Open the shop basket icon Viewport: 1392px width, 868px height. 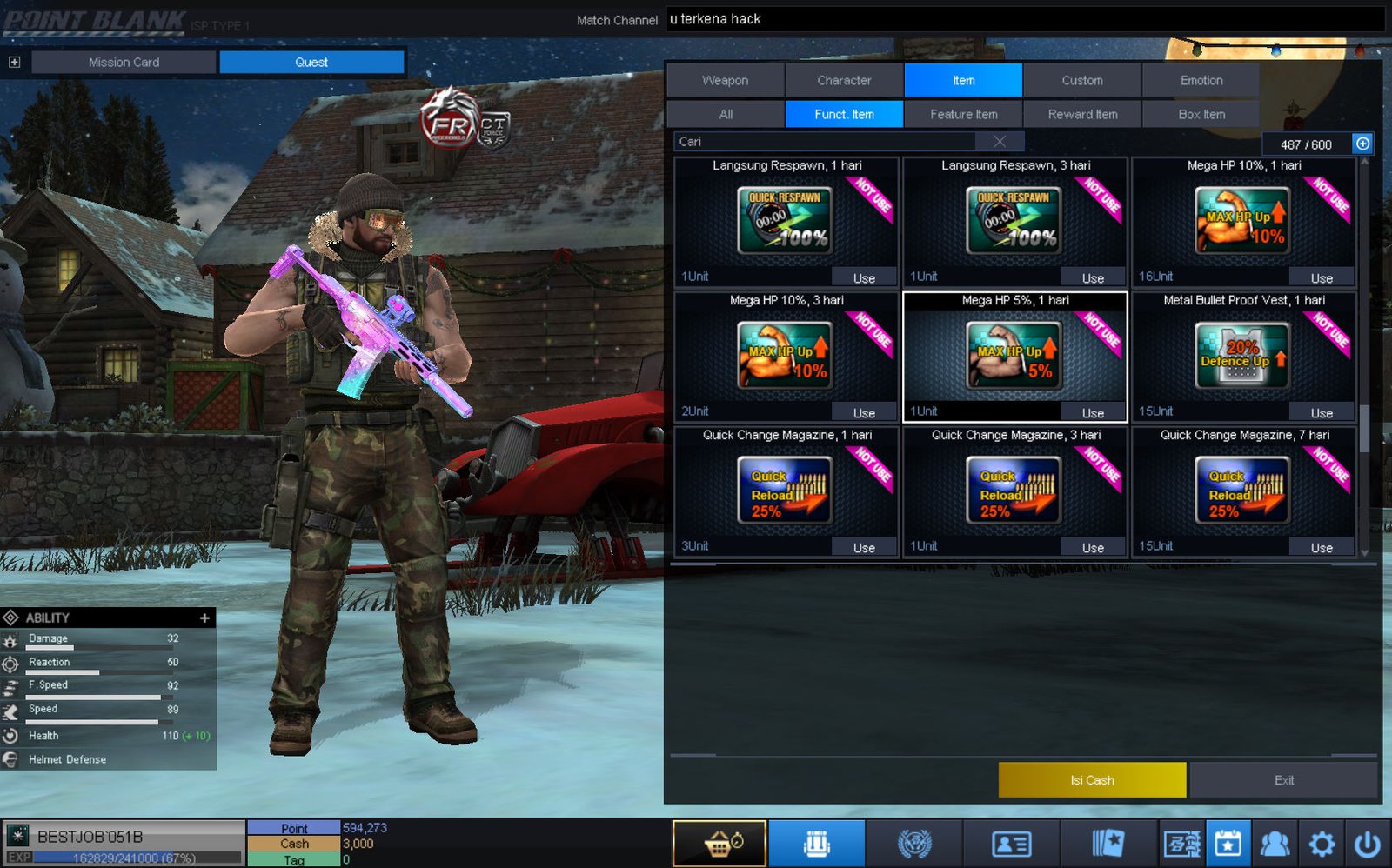pos(719,844)
